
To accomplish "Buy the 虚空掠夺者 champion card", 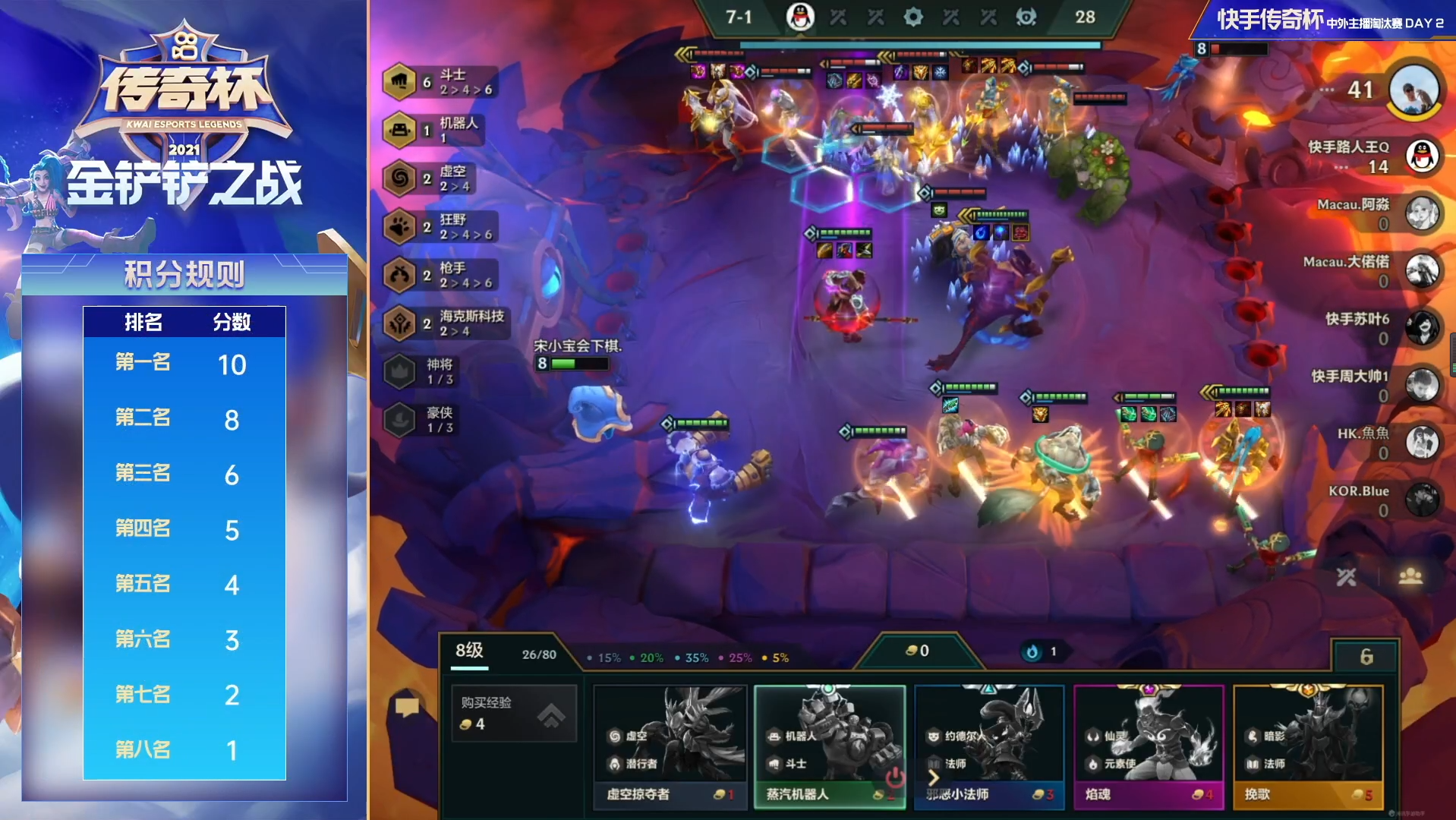I will [670, 746].
